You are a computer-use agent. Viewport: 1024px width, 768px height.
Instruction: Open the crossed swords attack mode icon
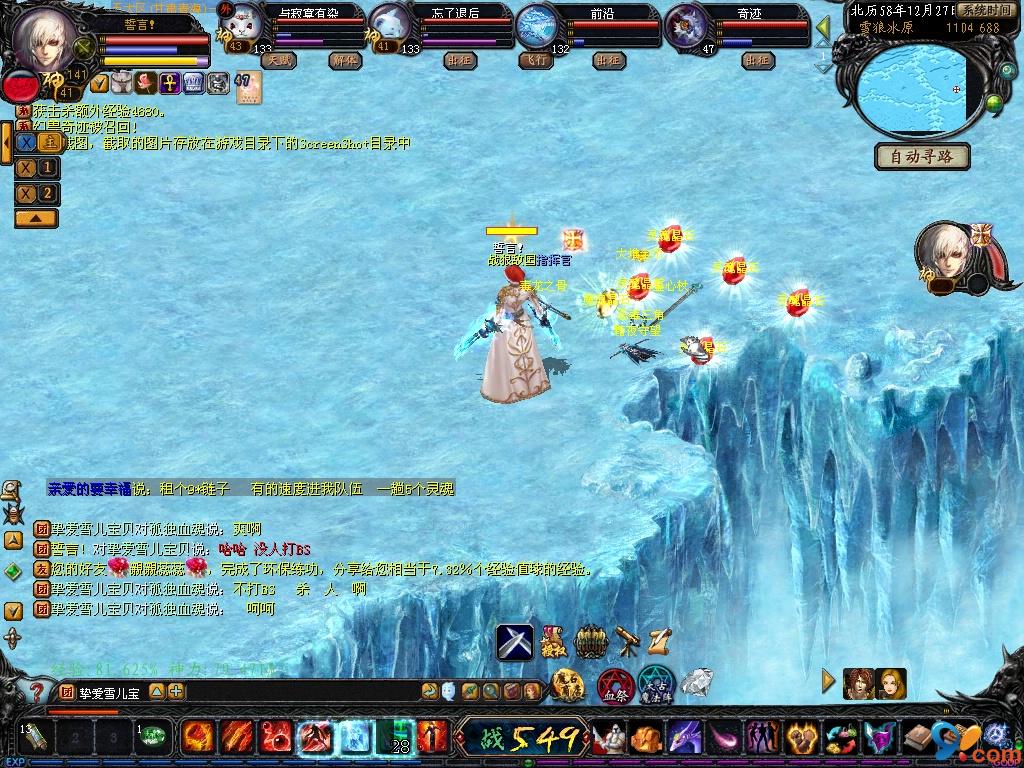click(515, 642)
